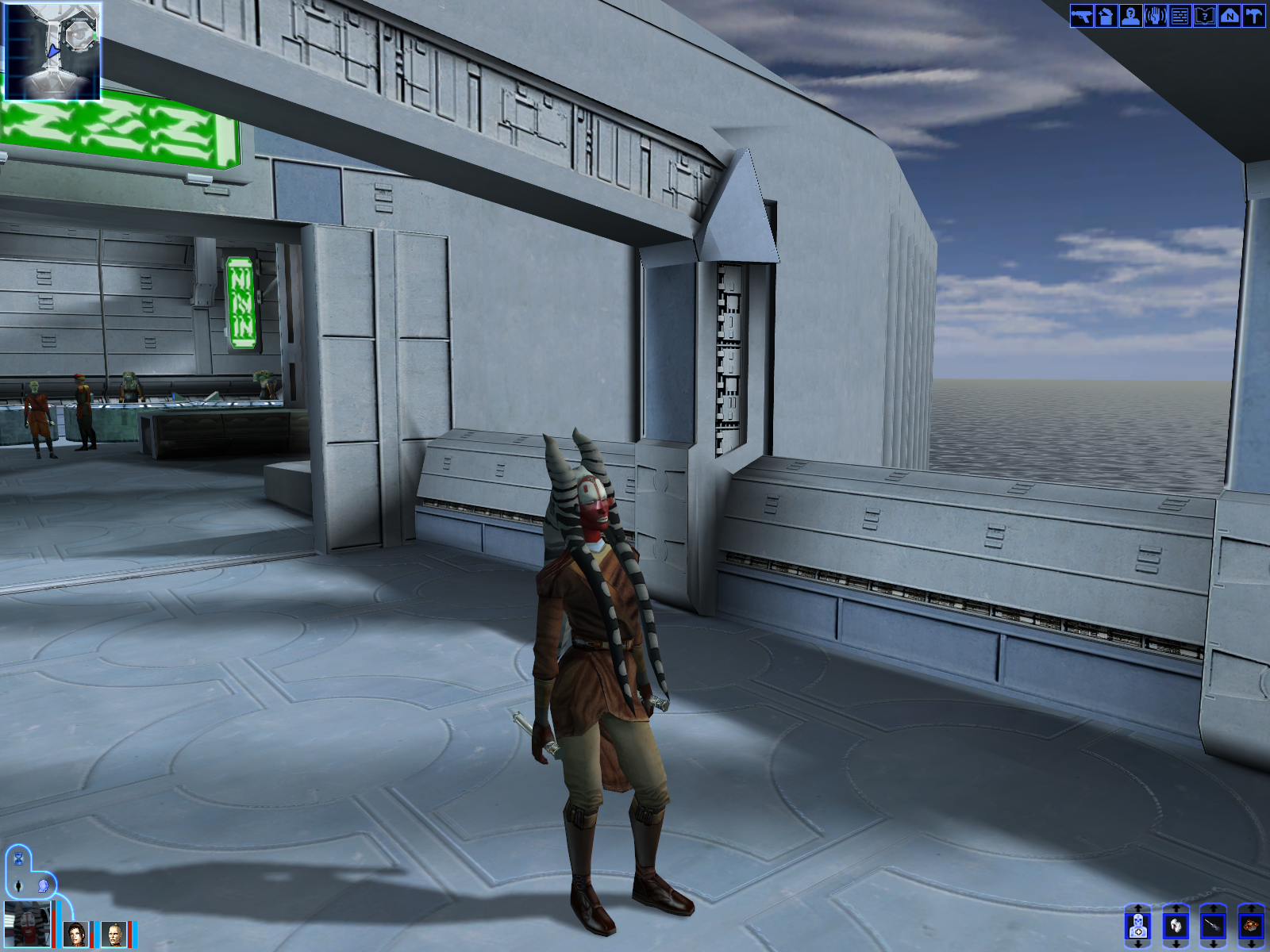Use the medpac heal action slot
The height and width of the screenshot is (952, 1270).
1138,926
